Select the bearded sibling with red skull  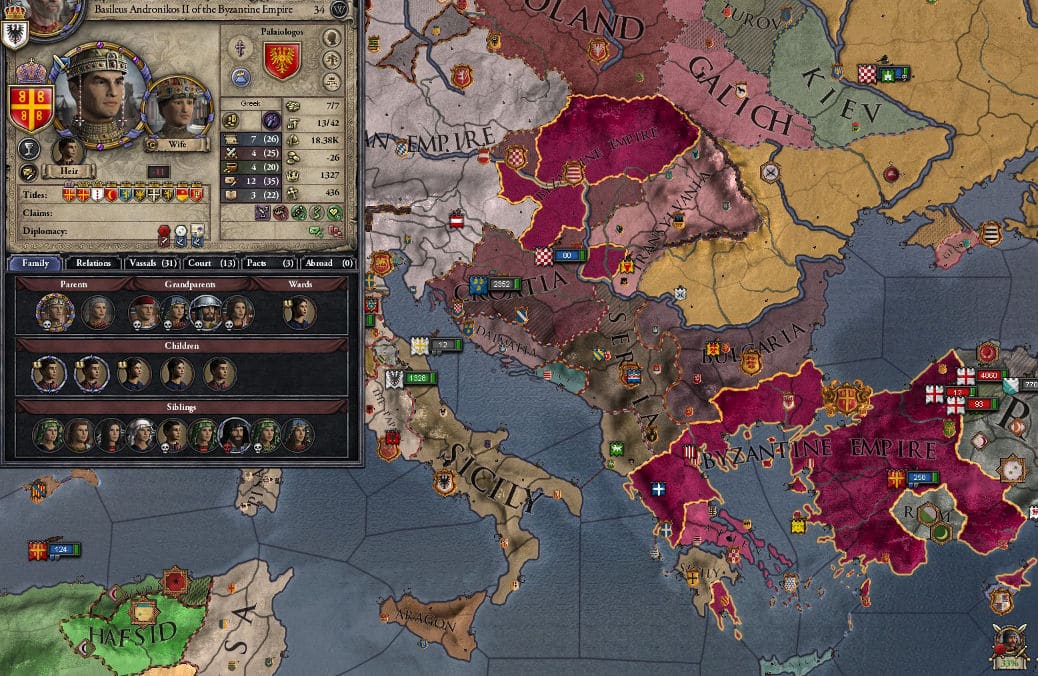pos(234,435)
